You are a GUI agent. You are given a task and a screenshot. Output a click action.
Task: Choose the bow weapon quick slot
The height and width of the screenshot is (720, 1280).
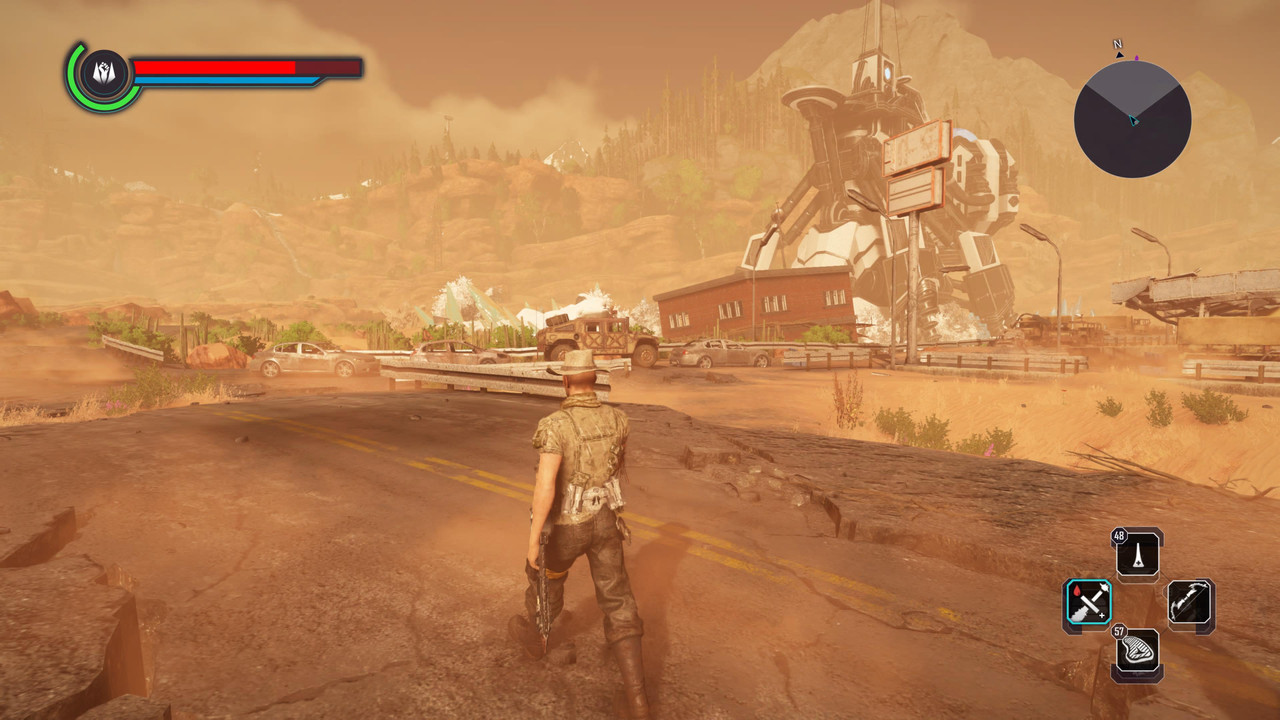point(1190,603)
